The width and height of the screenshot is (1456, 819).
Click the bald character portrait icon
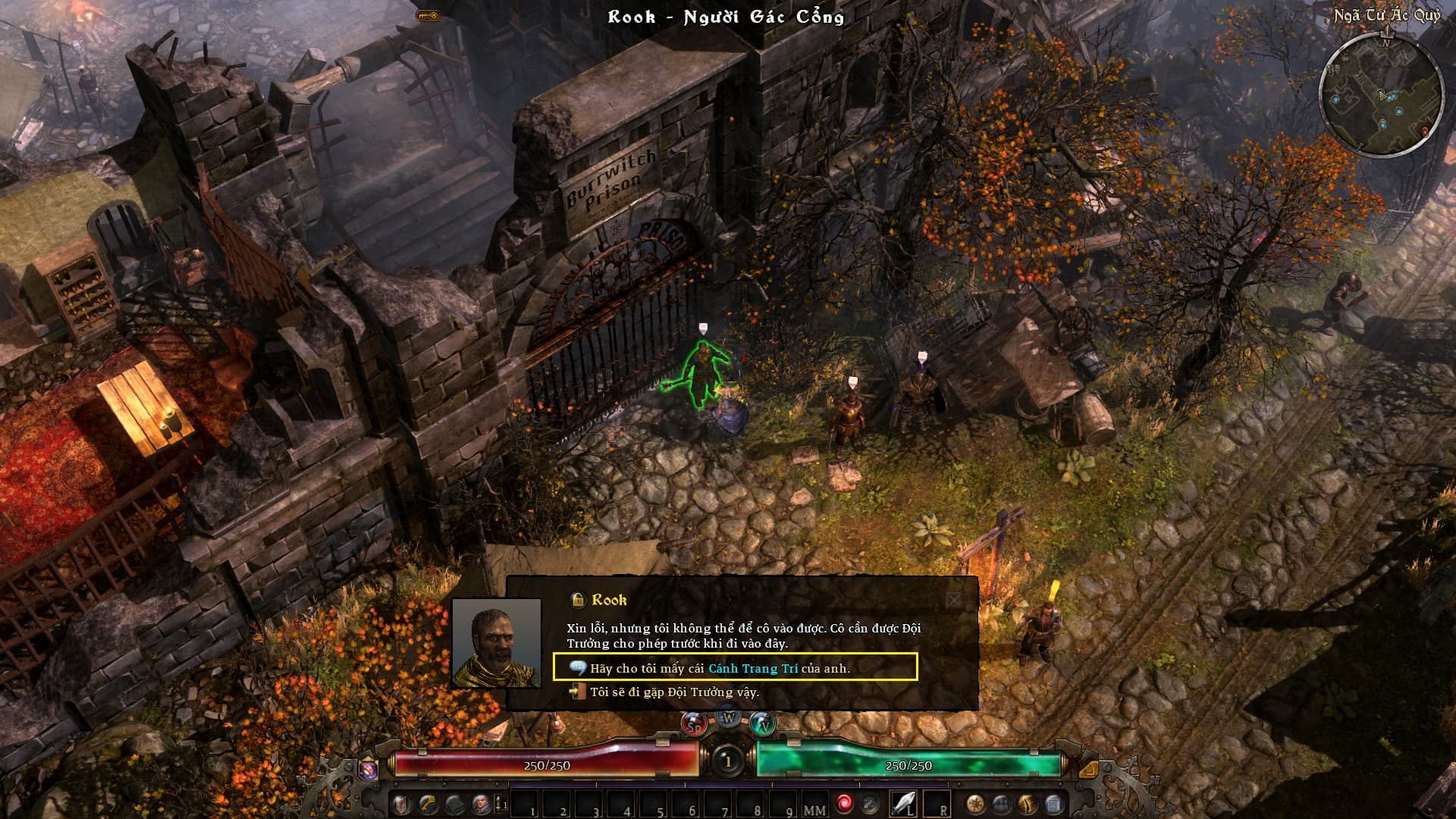coord(481,804)
